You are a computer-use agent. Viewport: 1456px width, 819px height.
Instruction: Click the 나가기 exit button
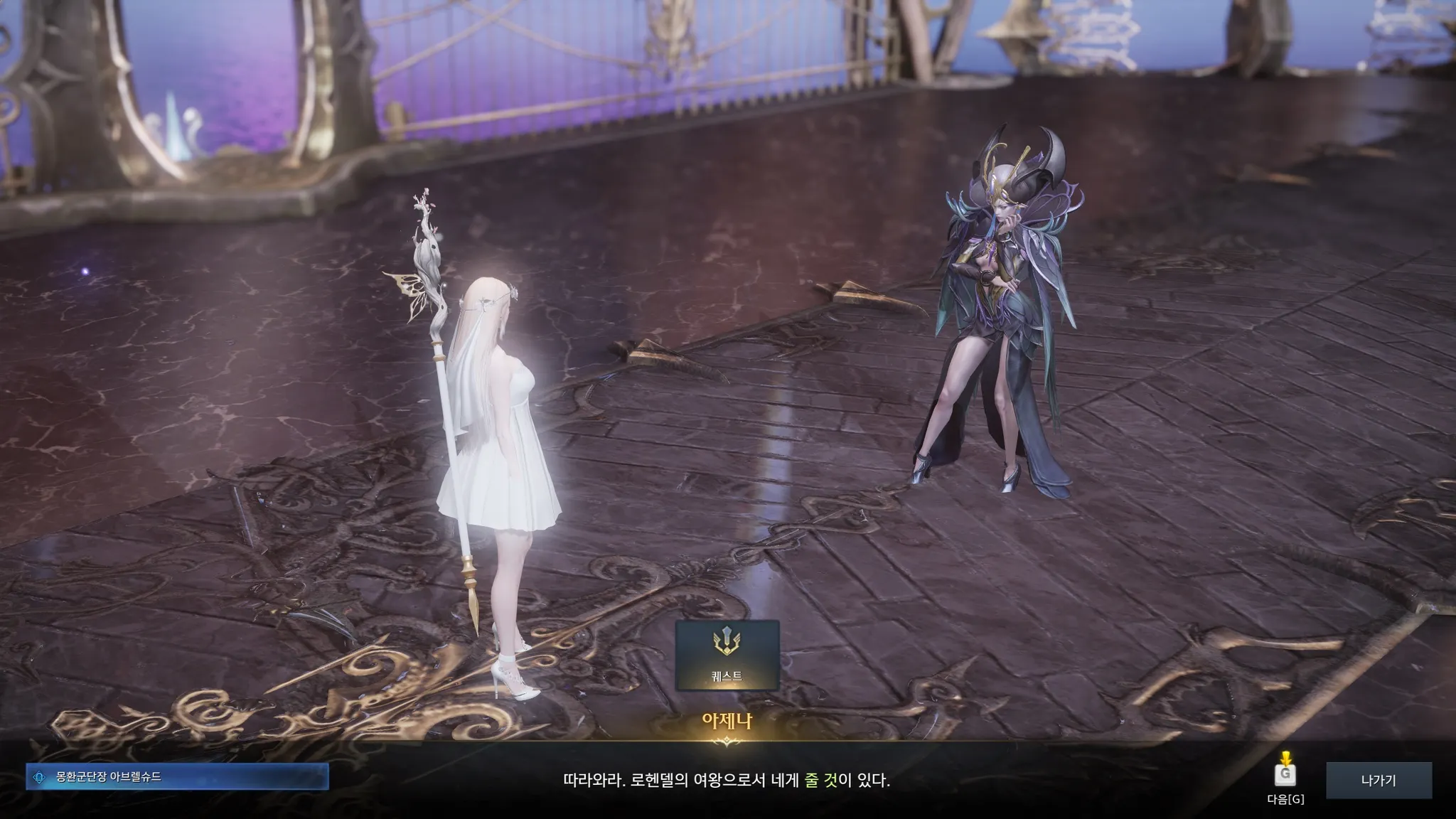coord(1378,780)
